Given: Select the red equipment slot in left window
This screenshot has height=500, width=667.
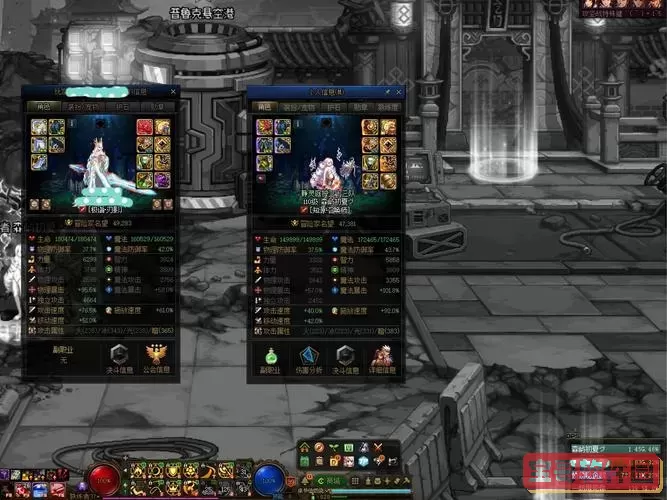Looking at the screenshot, I should 143,127.
